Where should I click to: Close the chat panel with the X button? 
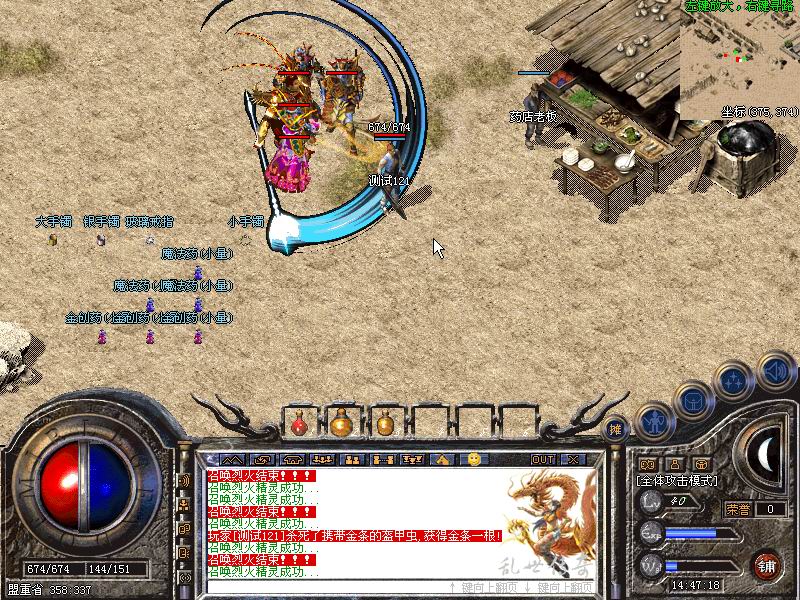click(x=572, y=459)
